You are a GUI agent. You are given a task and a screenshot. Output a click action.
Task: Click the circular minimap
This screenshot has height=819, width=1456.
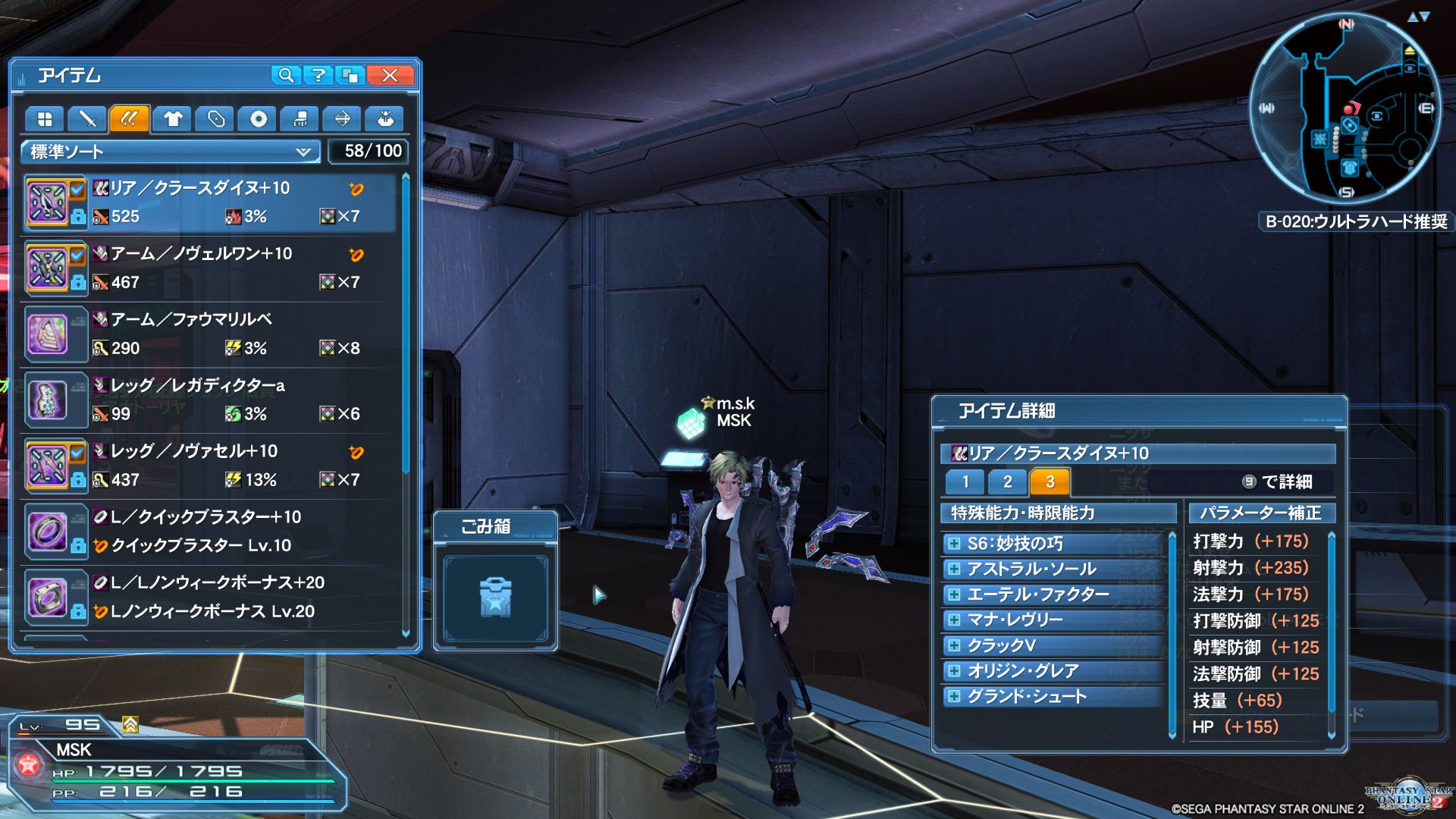coord(1345,108)
